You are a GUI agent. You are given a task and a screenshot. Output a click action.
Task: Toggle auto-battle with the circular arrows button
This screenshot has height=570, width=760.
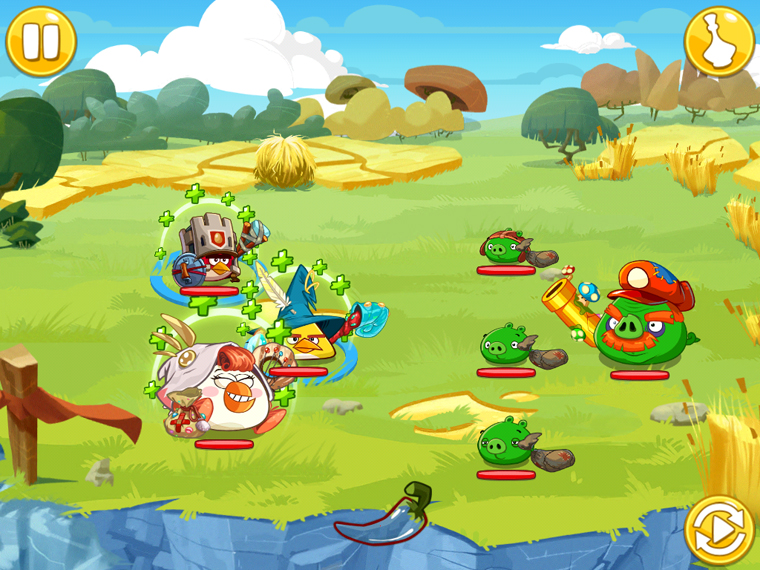point(719,530)
